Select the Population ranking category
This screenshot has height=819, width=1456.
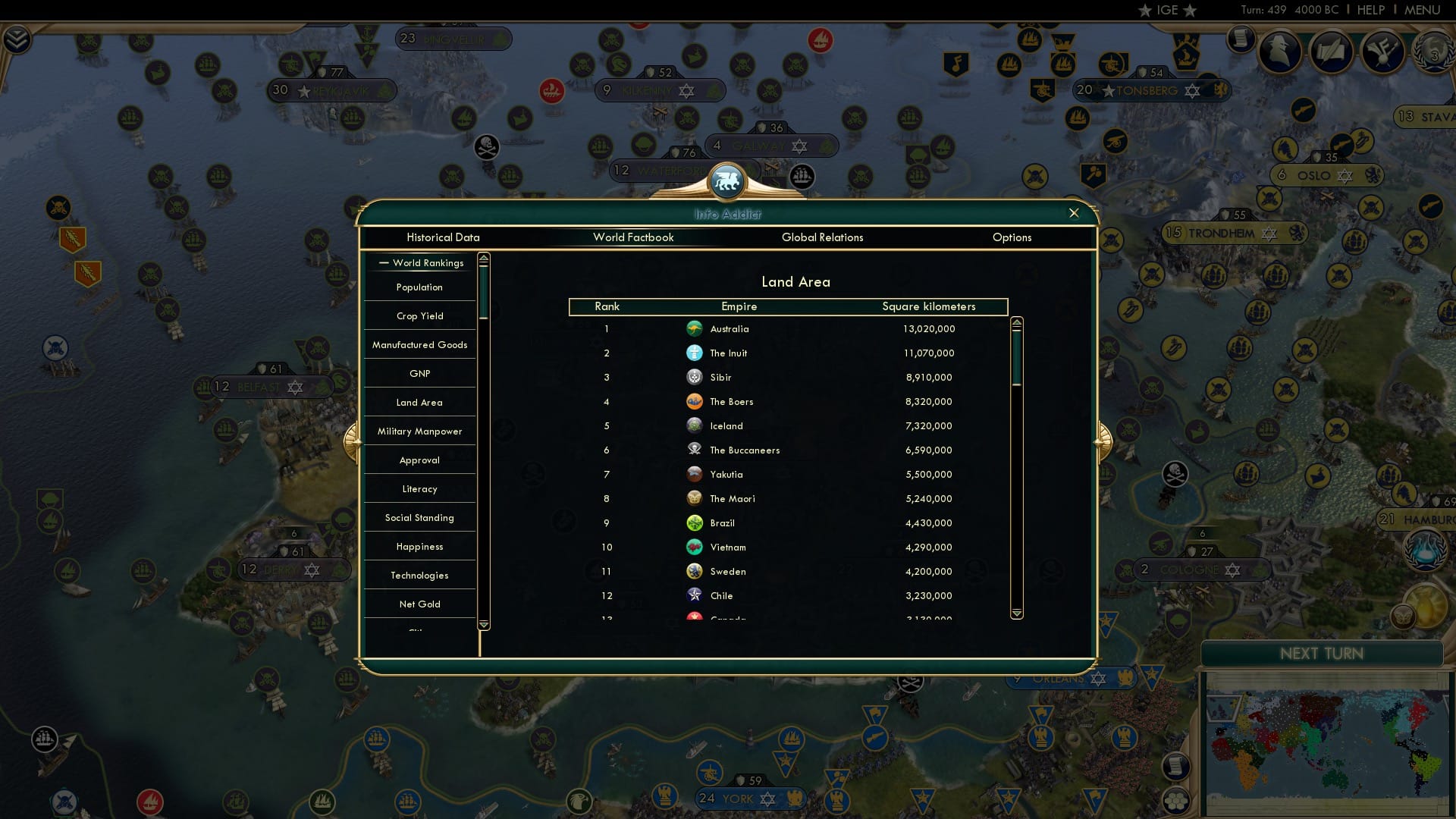tap(418, 287)
